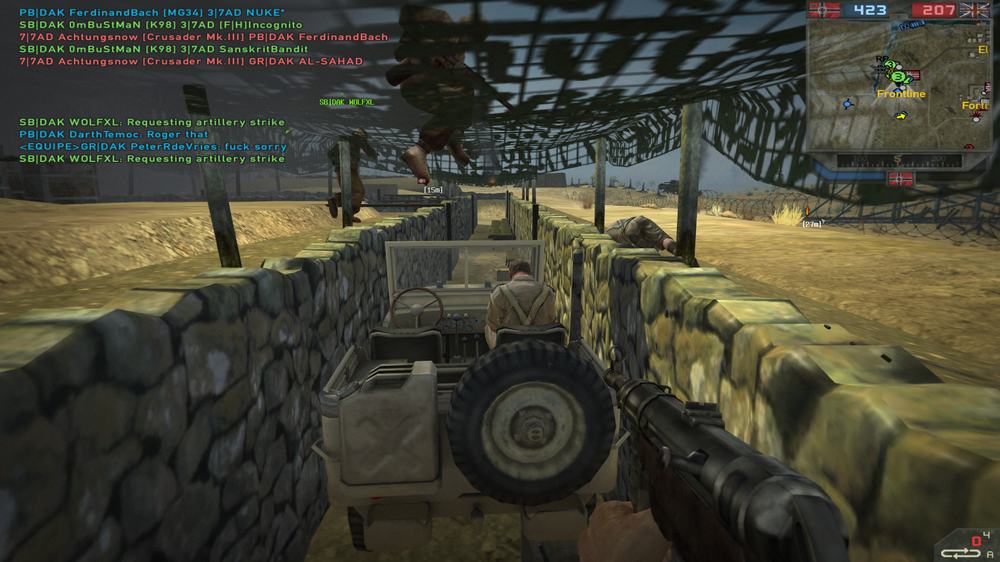
Task: Click the fire mode arrows icon
Action: (x=960, y=553)
